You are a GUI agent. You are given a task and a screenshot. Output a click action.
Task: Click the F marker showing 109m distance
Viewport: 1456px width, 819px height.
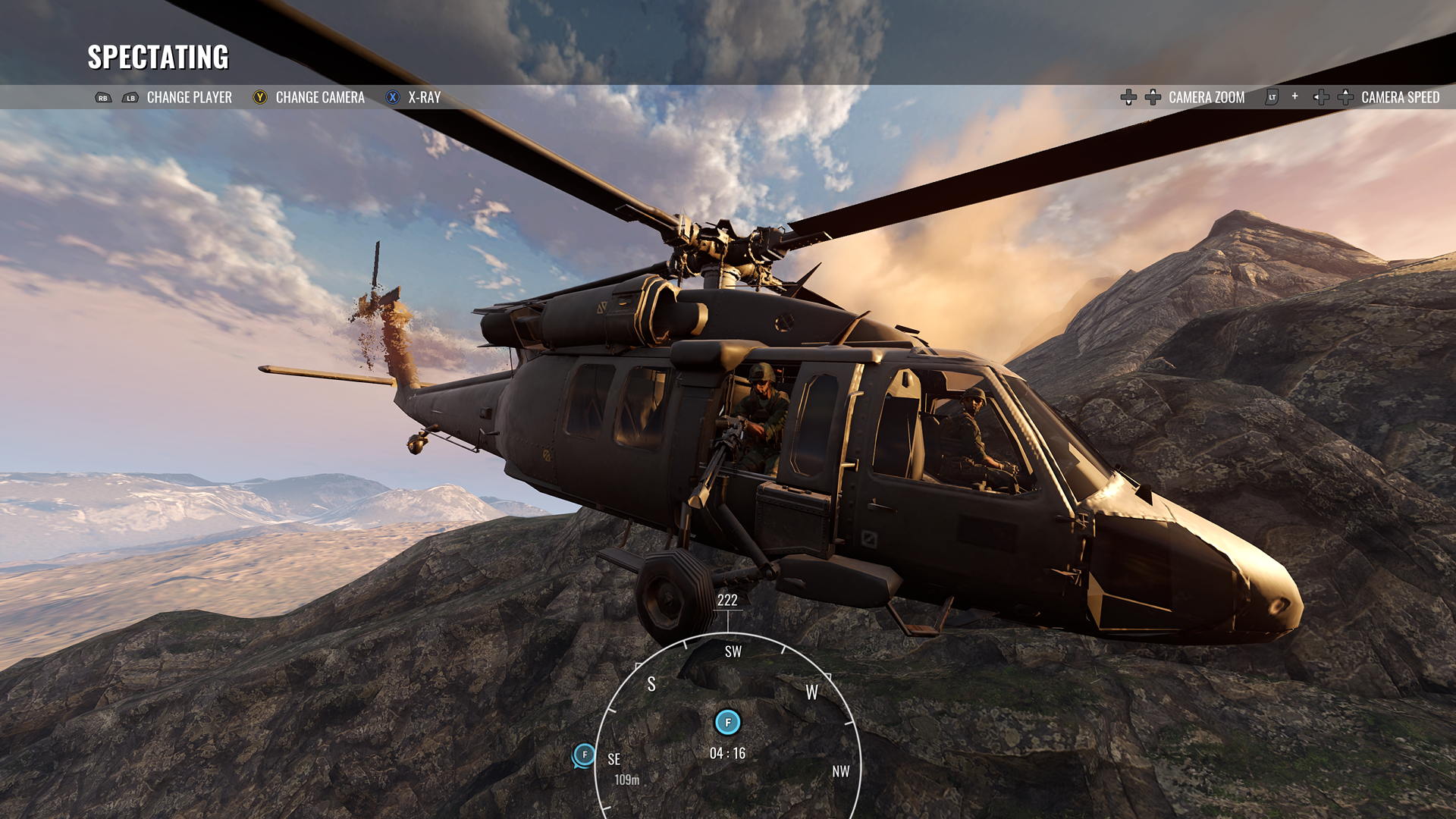[584, 755]
